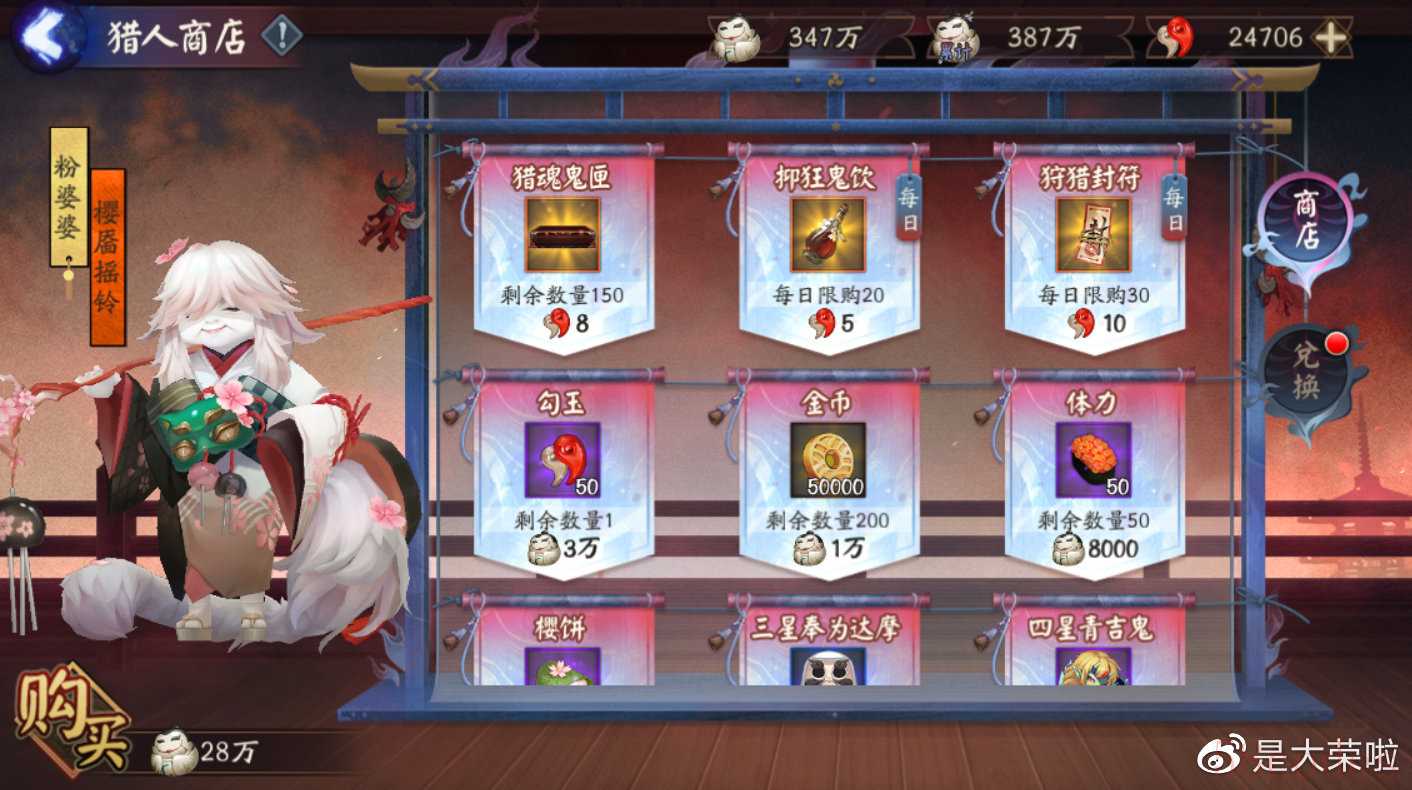
Task: Open the shop info exclamation icon
Action: point(282,37)
